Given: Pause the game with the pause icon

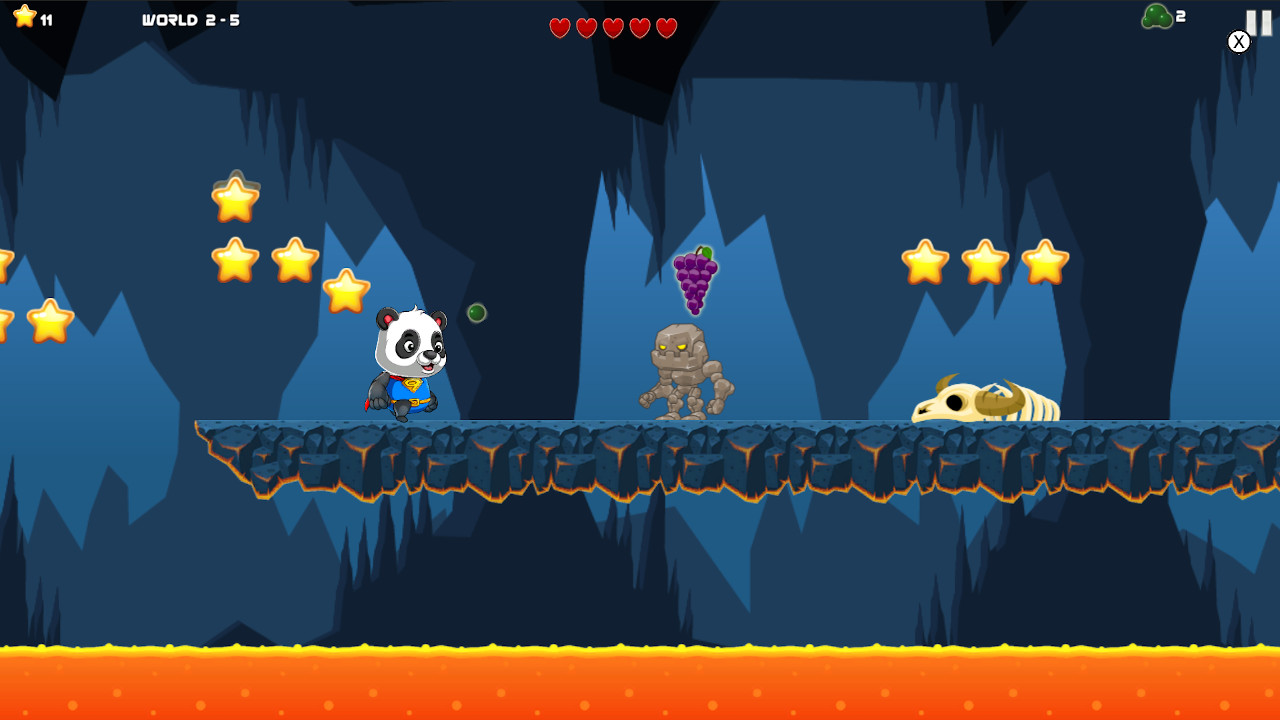Looking at the screenshot, I should [x=1258, y=22].
